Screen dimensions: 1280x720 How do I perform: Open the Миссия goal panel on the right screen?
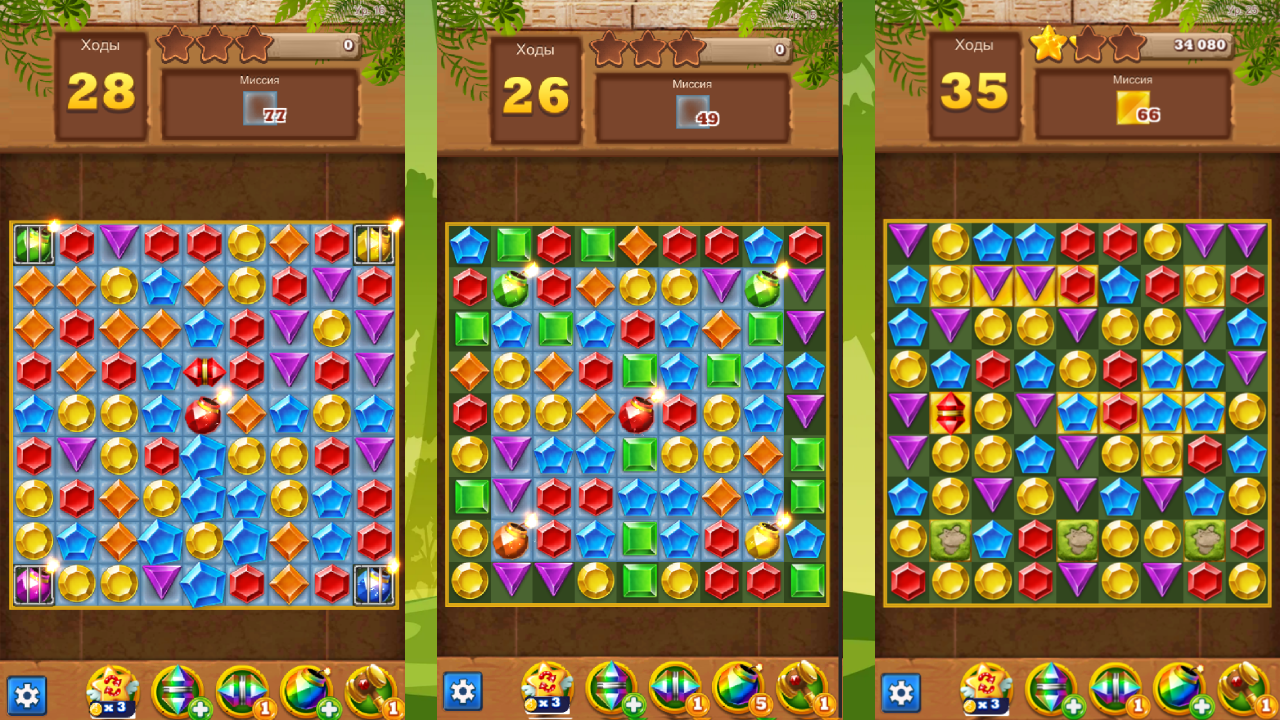point(1134,101)
